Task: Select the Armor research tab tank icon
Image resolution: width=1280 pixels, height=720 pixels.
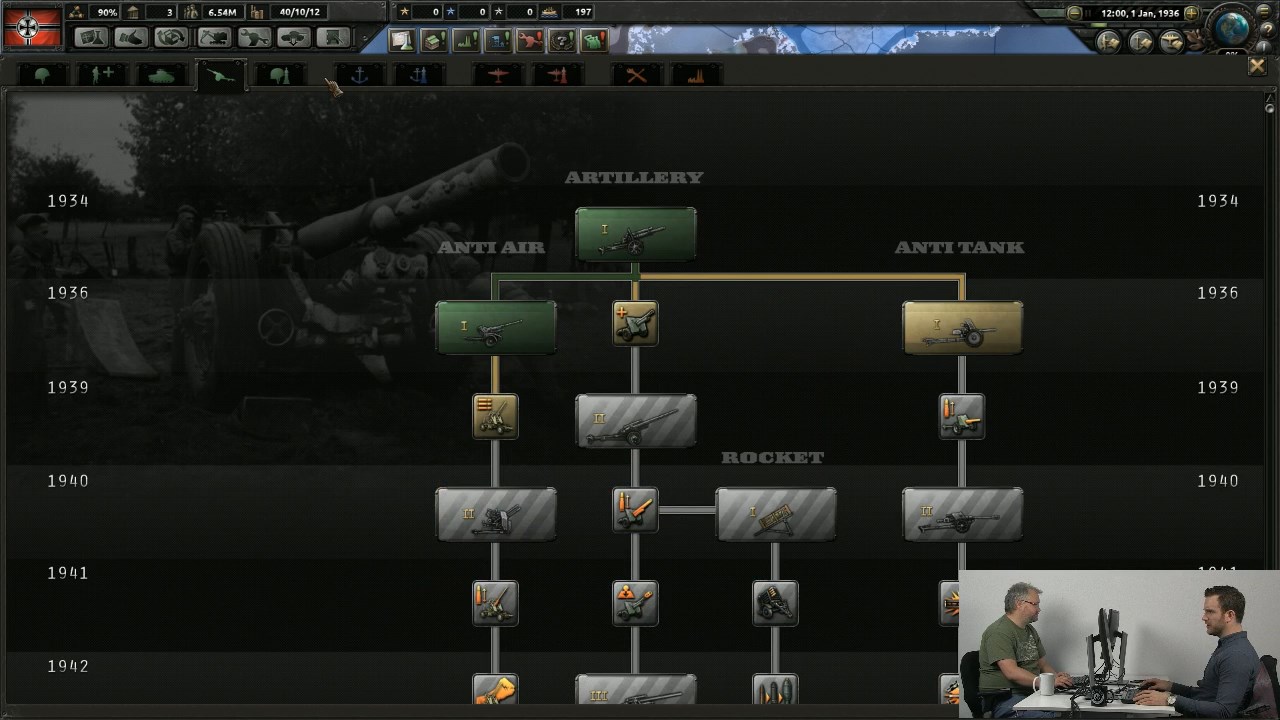Action: pyautogui.click(x=161, y=73)
